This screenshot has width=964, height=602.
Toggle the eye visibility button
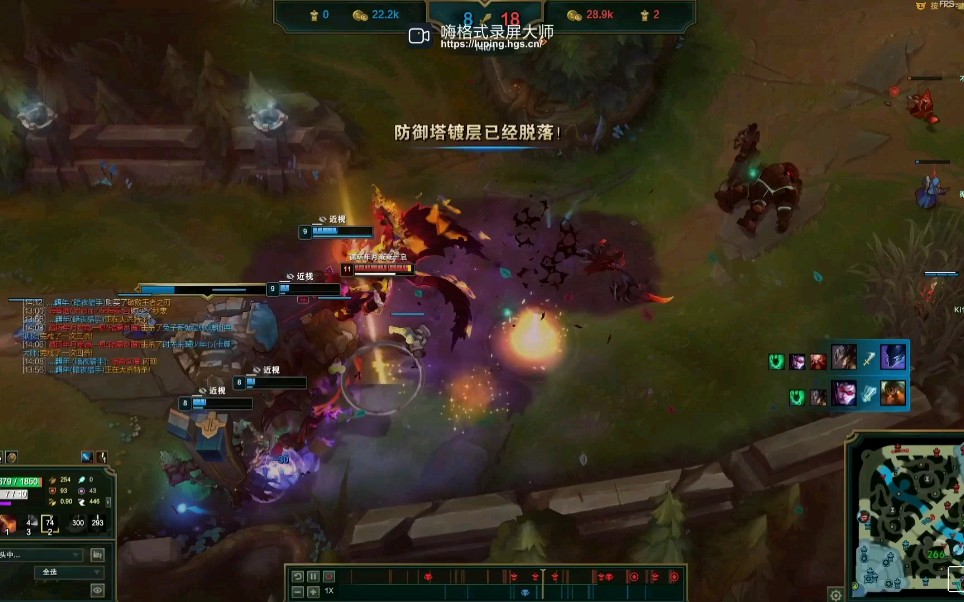[97, 591]
